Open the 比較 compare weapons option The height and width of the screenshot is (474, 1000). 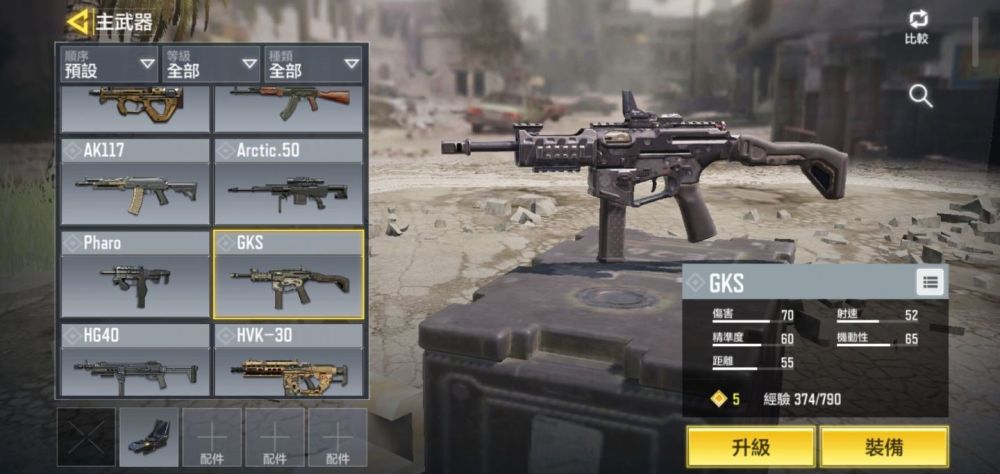[x=916, y=27]
